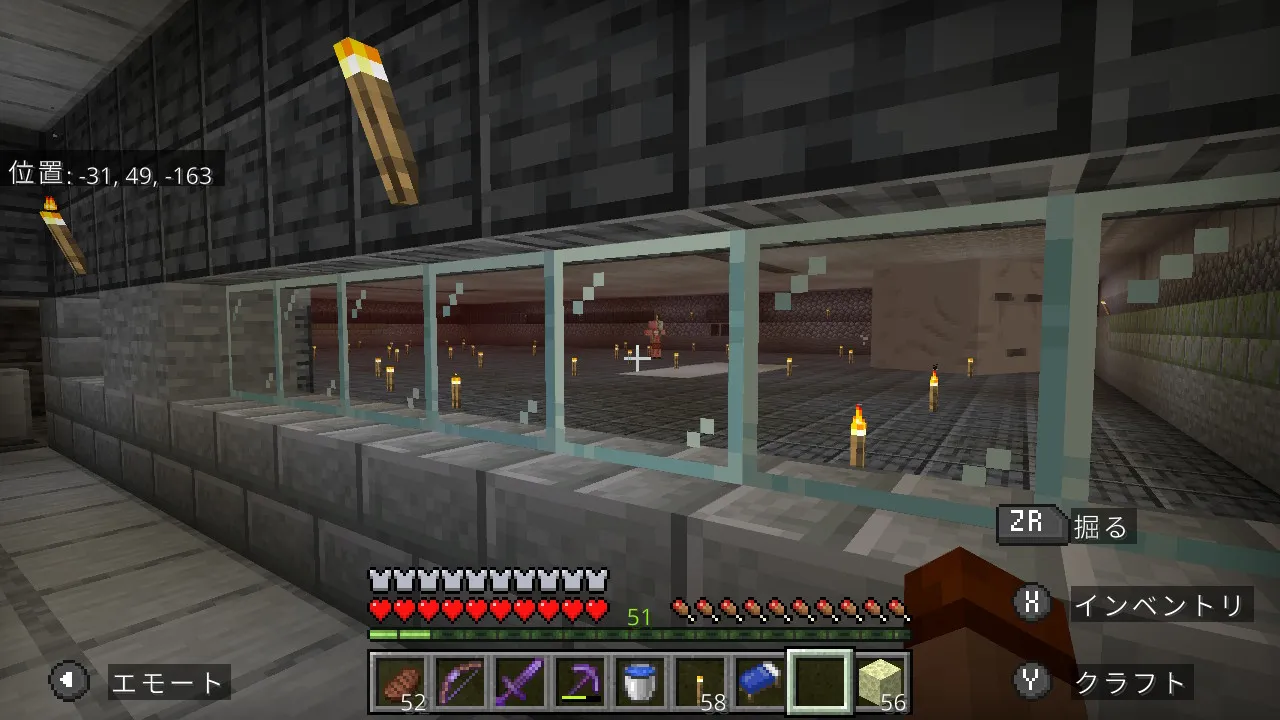Select the cooked meat hotbar slot

tap(400, 683)
